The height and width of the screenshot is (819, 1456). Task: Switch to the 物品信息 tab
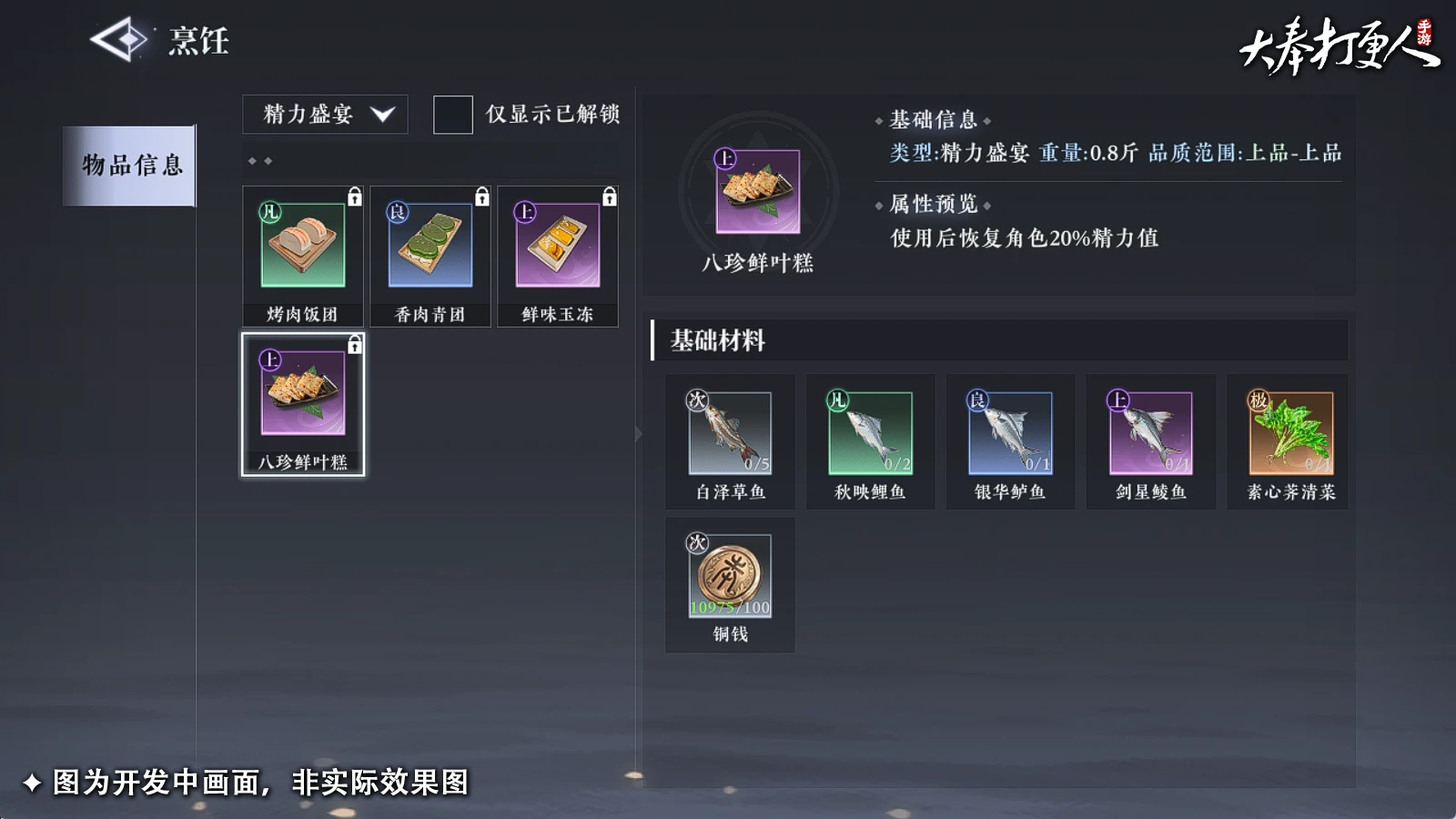[x=128, y=167]
